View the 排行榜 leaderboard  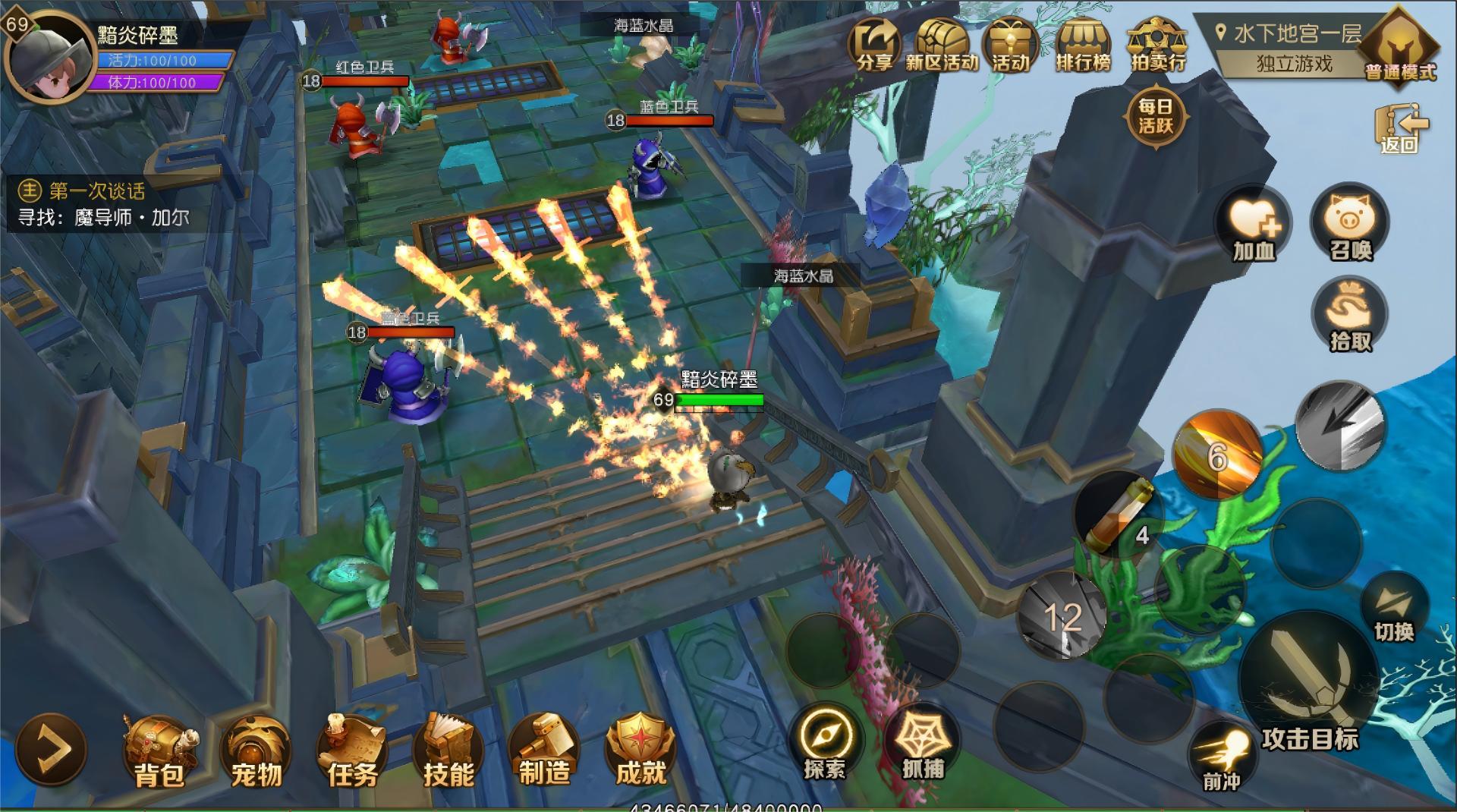[1083, 46]
